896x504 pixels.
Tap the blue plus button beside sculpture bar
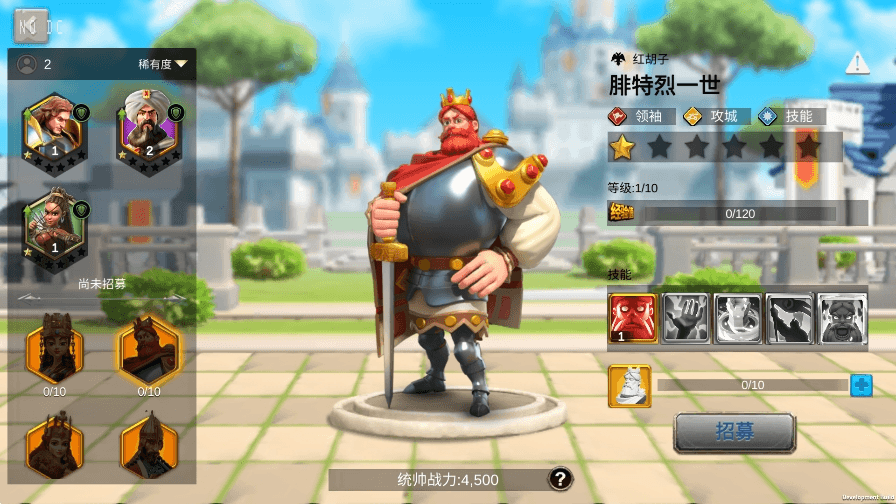coord(861,385)
